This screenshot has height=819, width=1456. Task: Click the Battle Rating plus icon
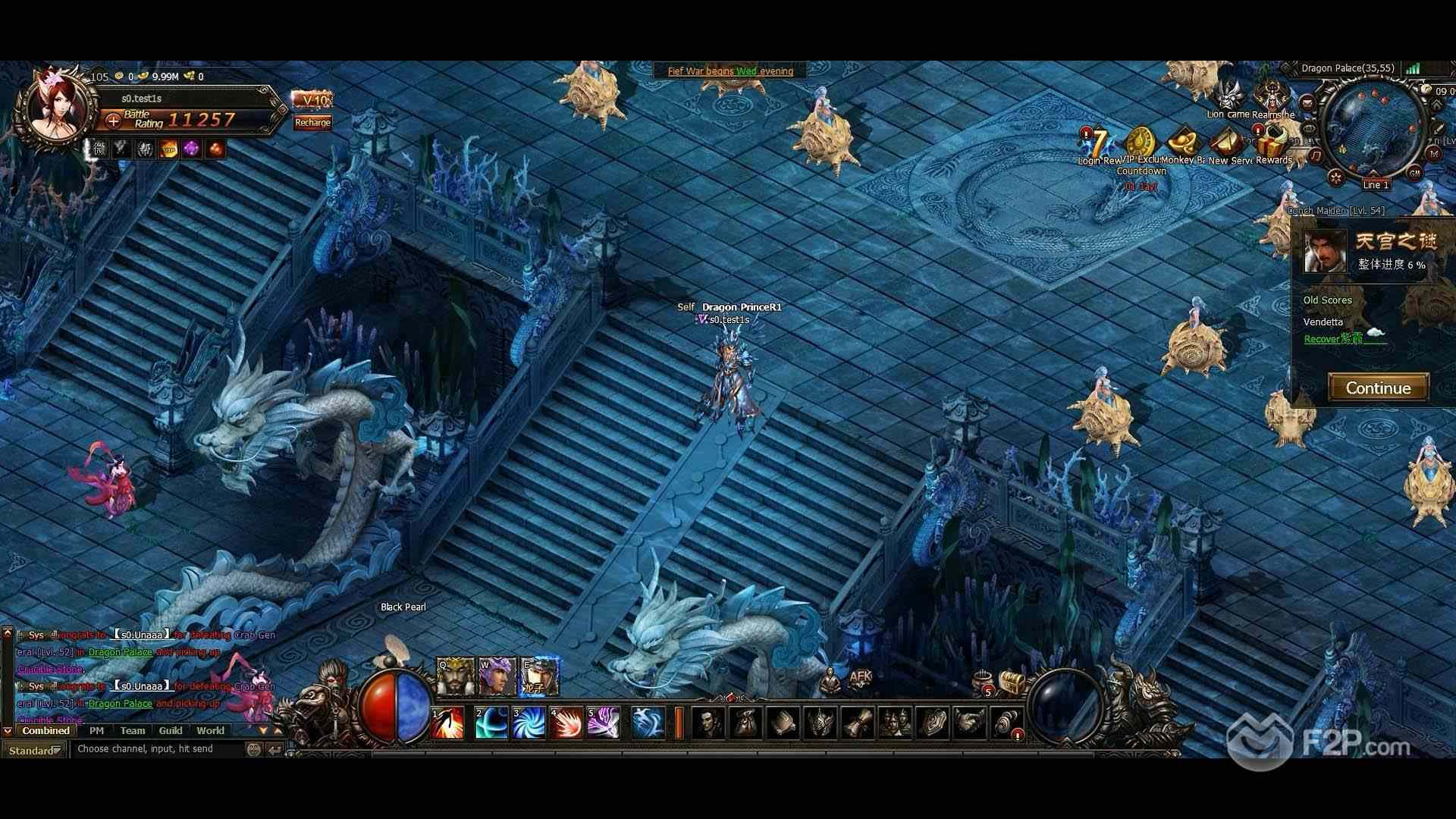(112, 121)
